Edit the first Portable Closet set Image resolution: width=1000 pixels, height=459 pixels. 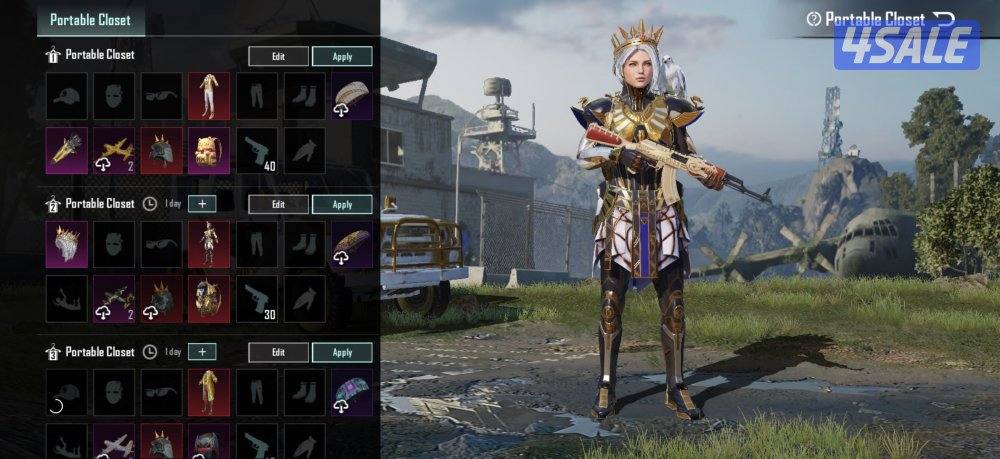point(278,57)
